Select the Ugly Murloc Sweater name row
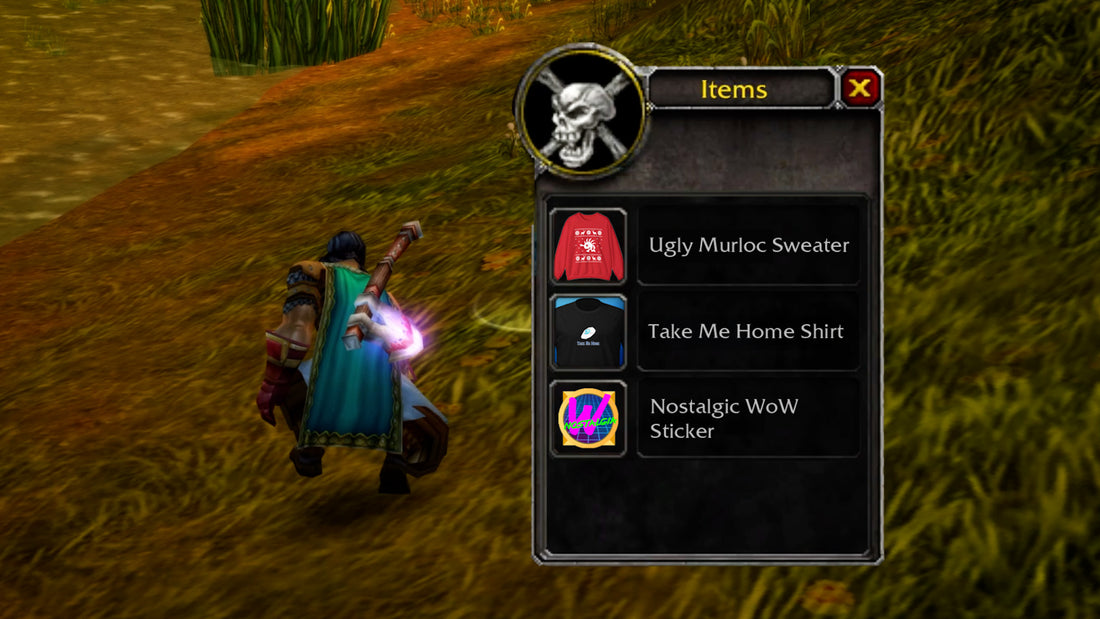This screenshot has width=1100, height=619. (x=748, y=246)
